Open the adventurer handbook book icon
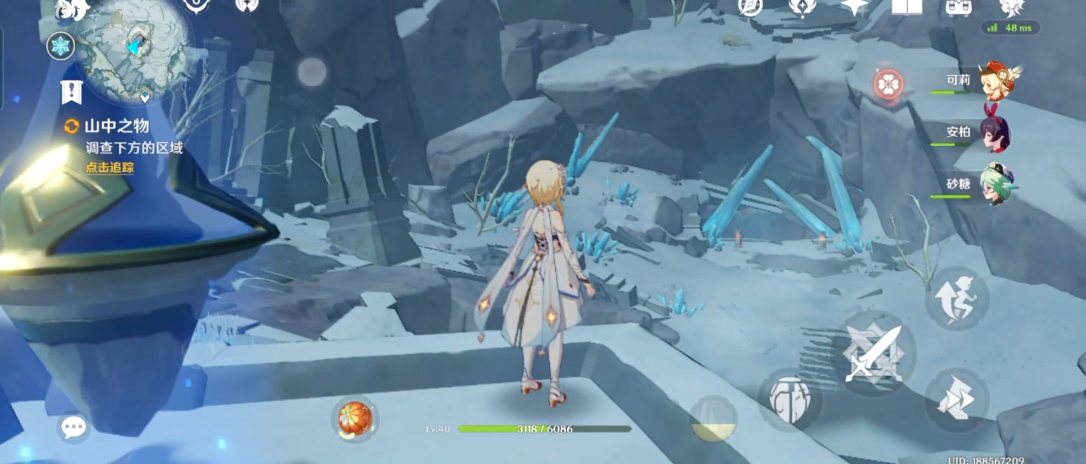Screen dimensions: 1086x464 tap(906, 7)
